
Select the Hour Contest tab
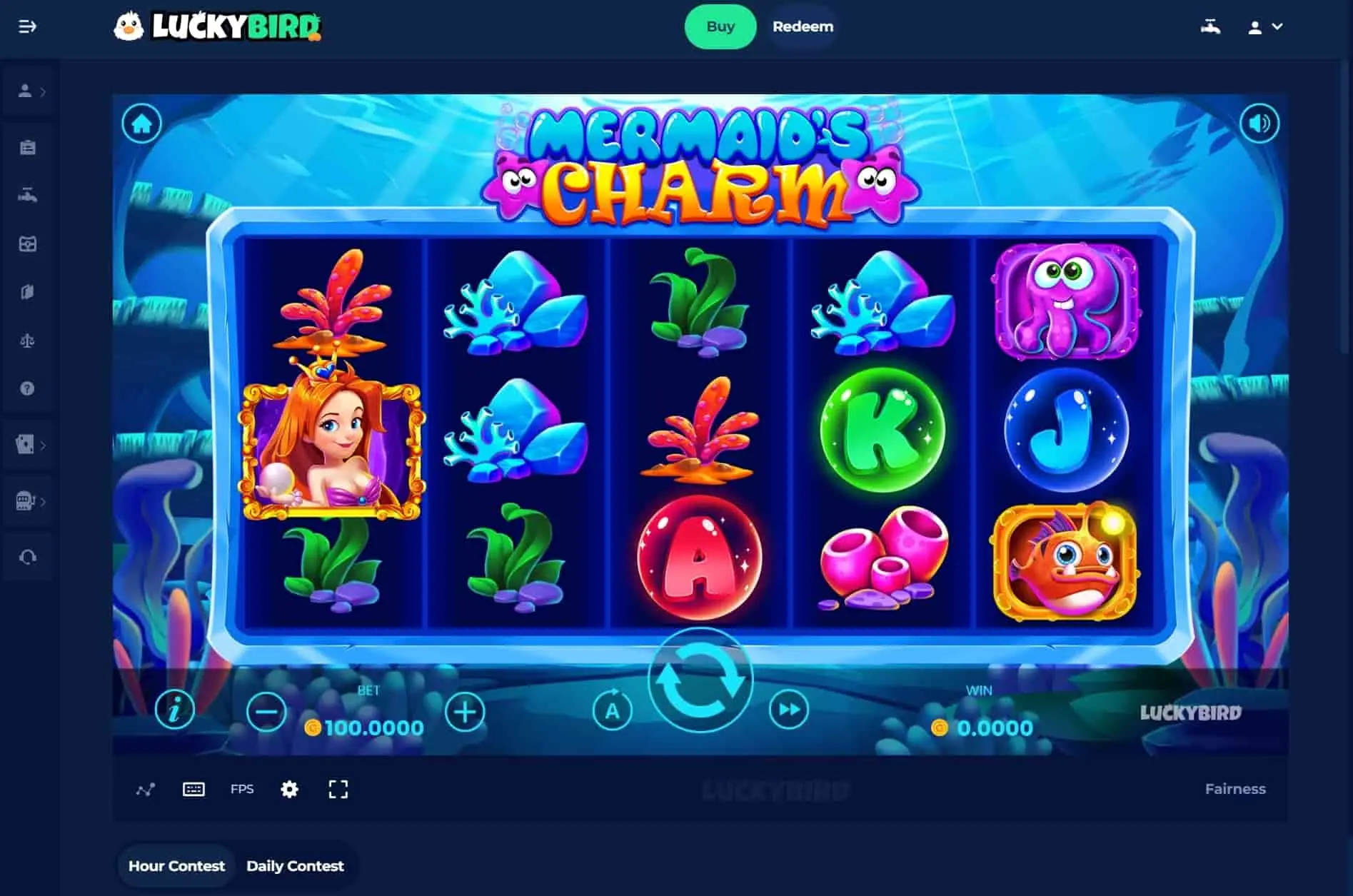(176, 866)
